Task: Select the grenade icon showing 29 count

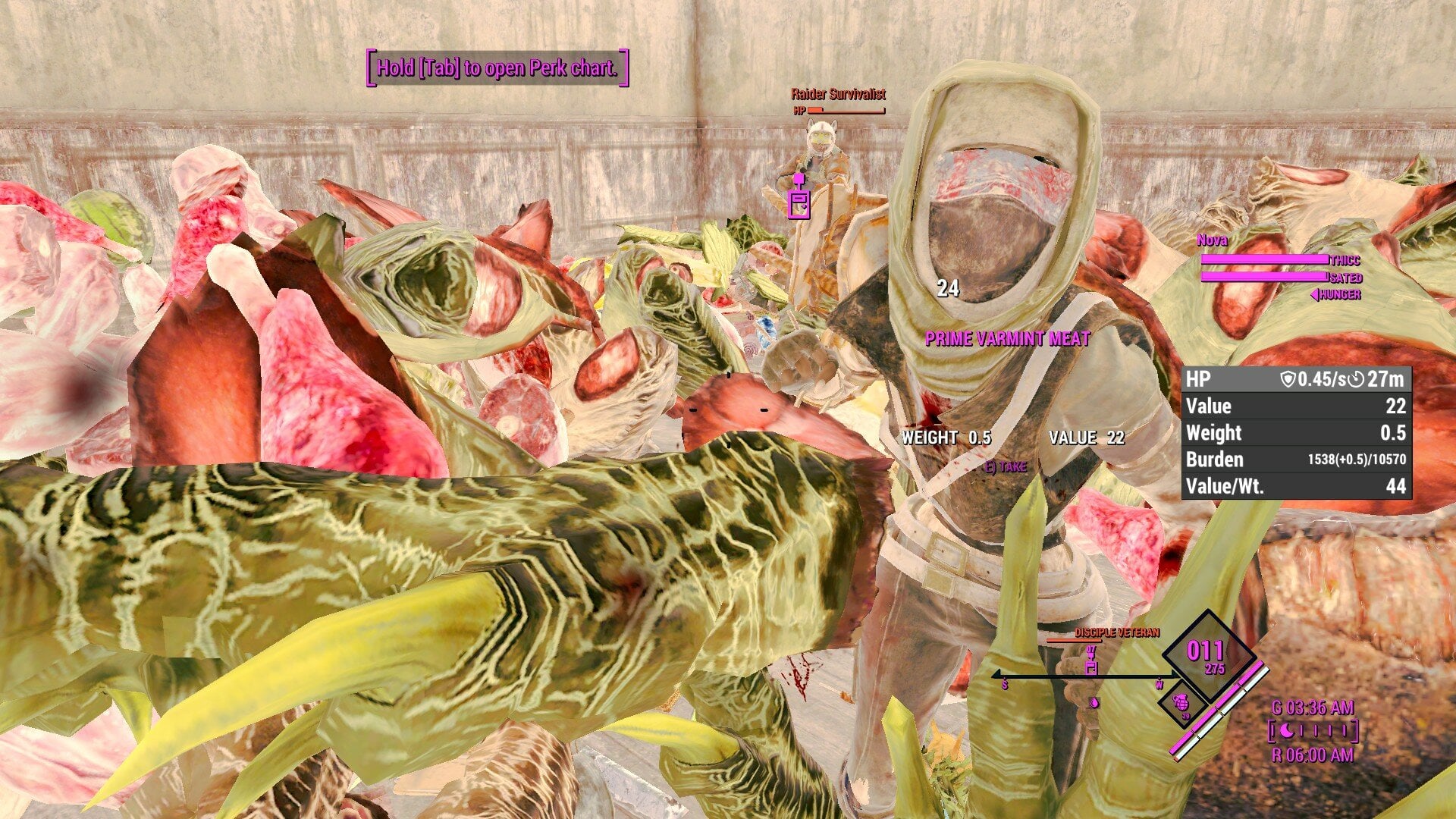Action: [1181, 702]
